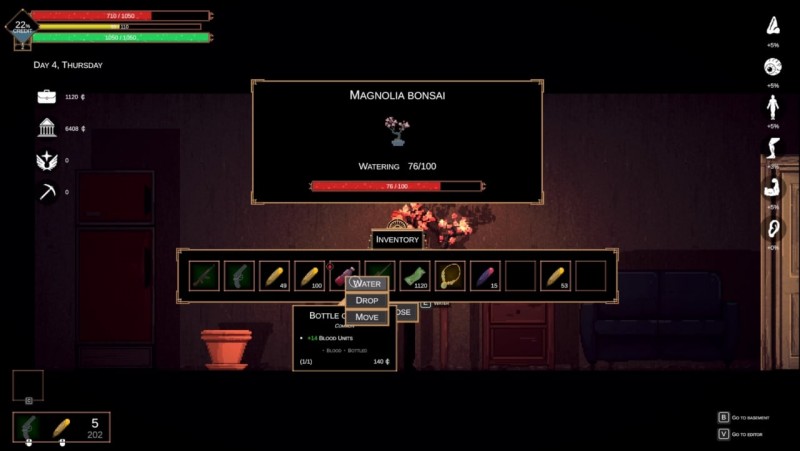Select the bullet stack showing 100
Image resolution: width=800 pixels, height=451 pixels.
tap(309, 276)
